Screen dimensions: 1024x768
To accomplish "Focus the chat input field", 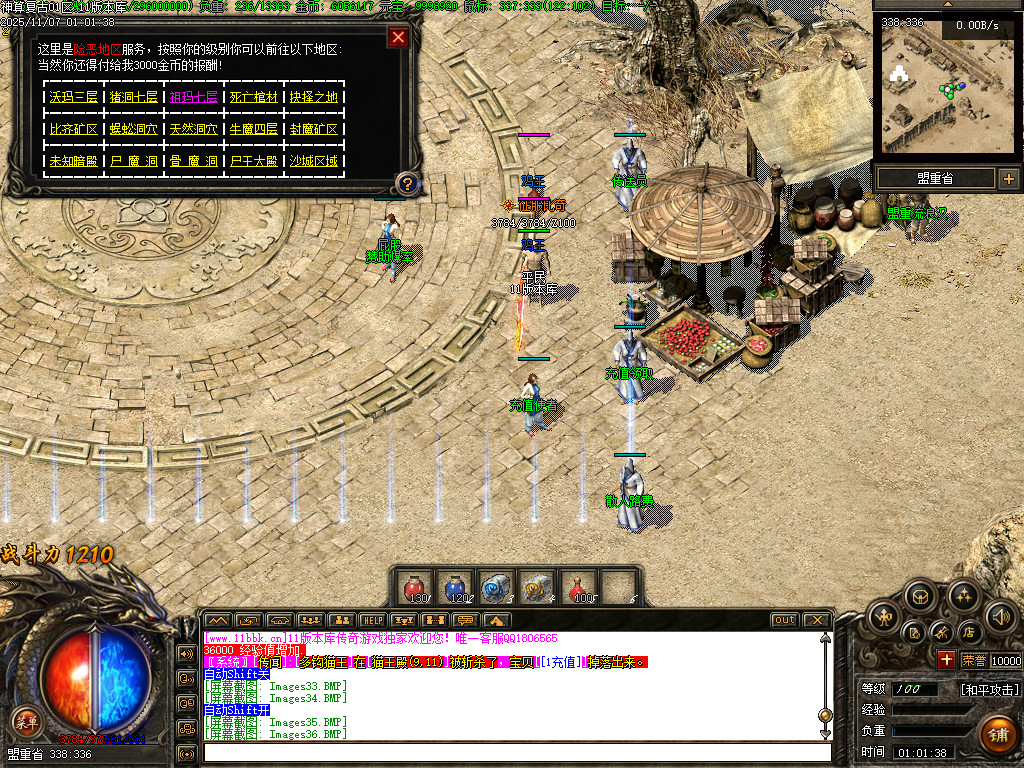I will (515, 752).
